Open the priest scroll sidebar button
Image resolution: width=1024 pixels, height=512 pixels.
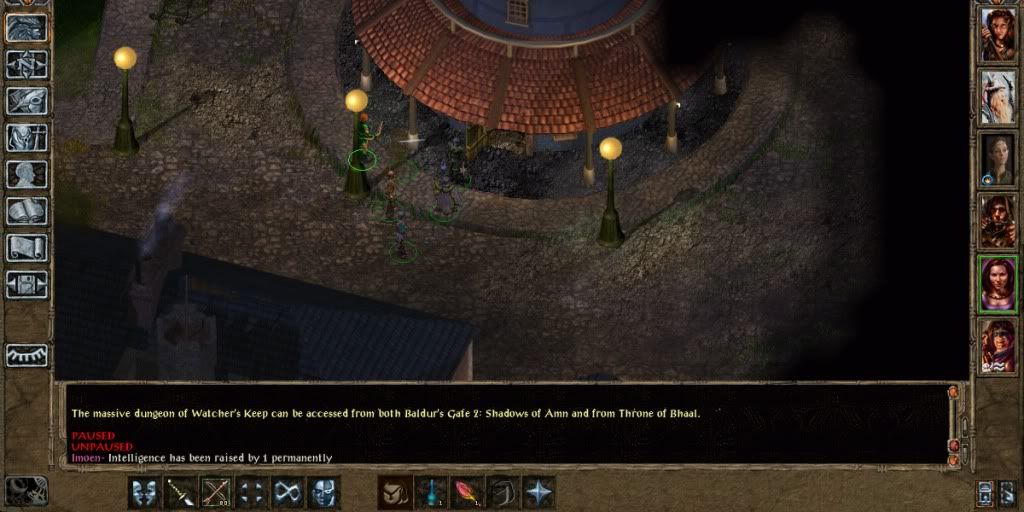coord(27,247)
